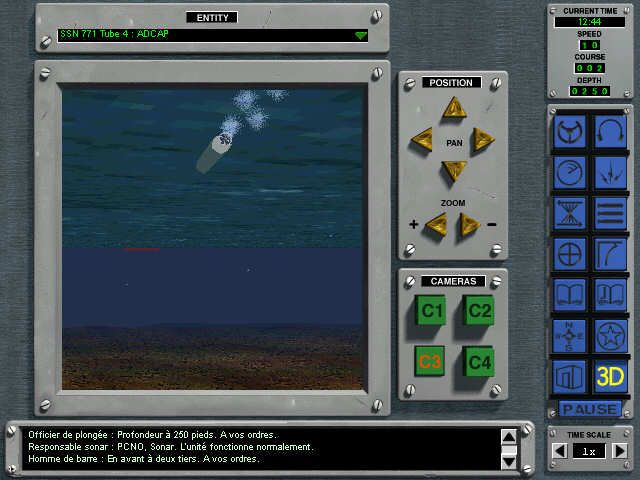Open the headphones sonar station
The width and height of the screenshot is (640, 480).
(610, 131)
